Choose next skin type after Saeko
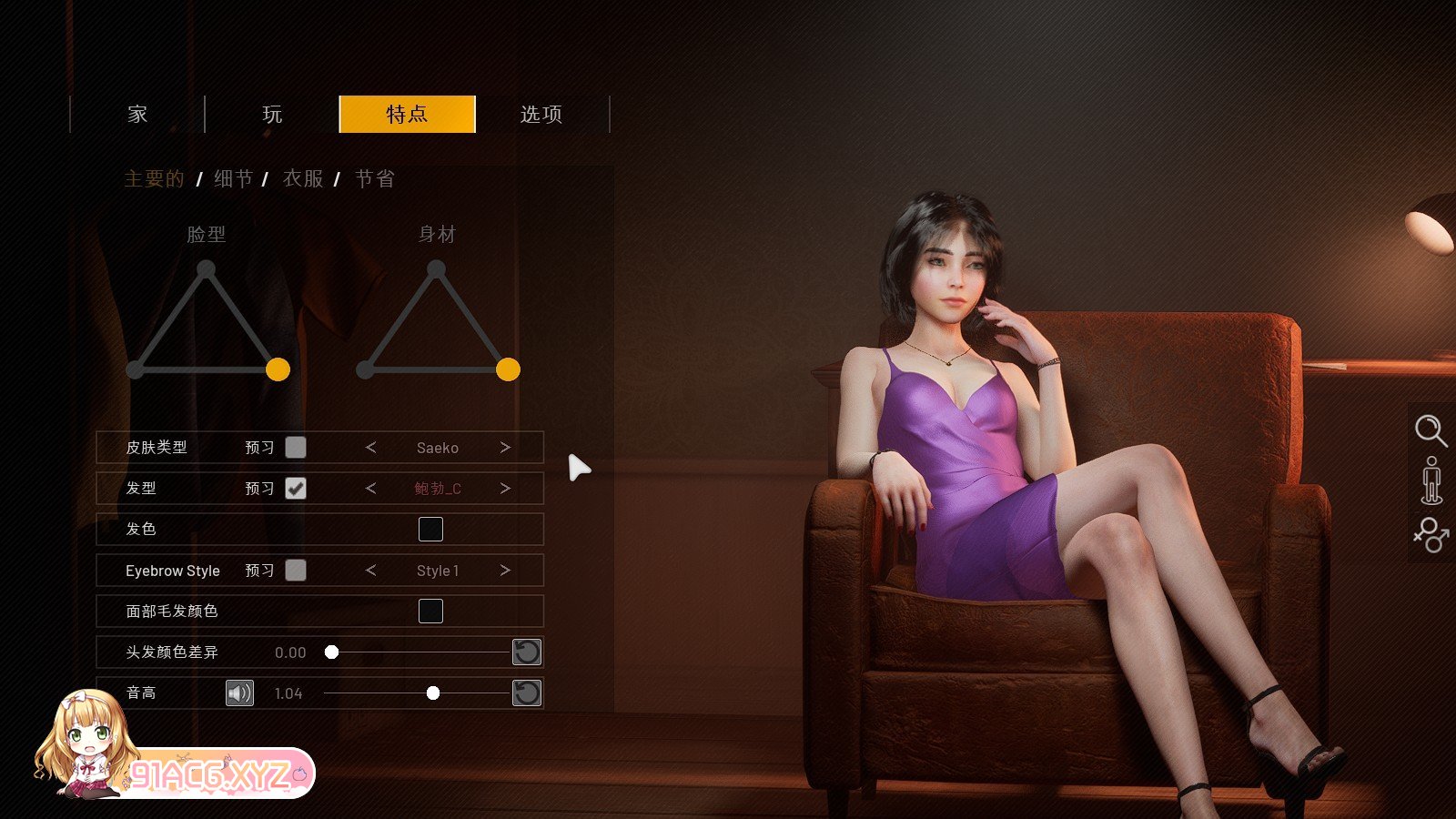Screen dimensions: 1456x819 [505, 448]
